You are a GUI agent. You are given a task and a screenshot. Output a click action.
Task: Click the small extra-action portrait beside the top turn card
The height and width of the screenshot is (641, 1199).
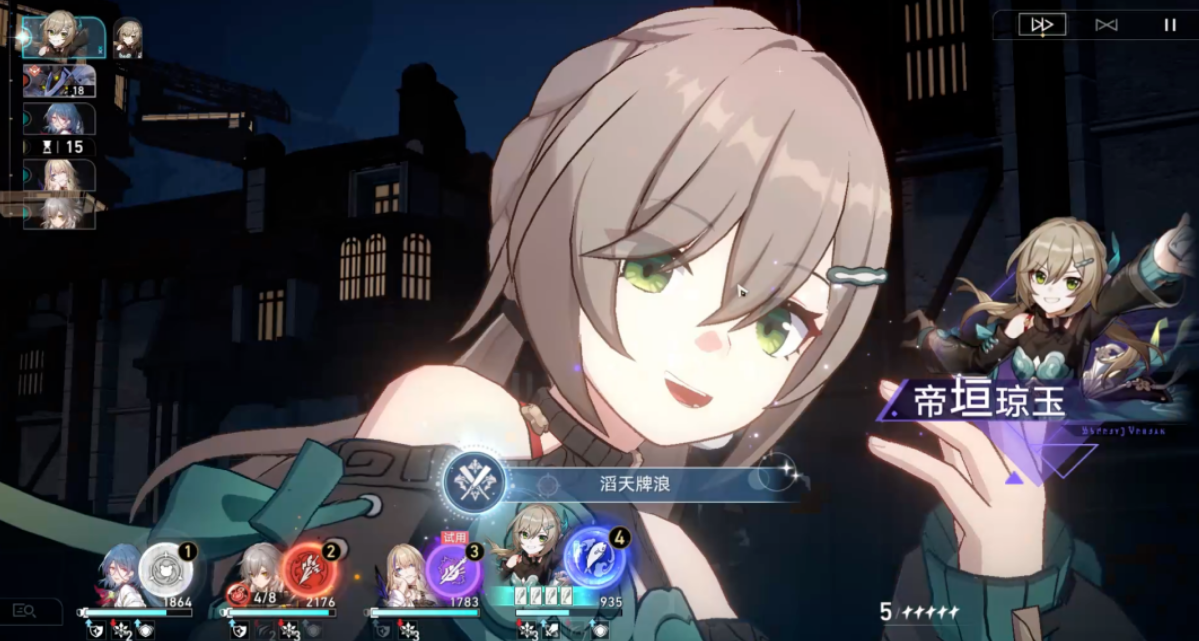click(x=127, y=38)
